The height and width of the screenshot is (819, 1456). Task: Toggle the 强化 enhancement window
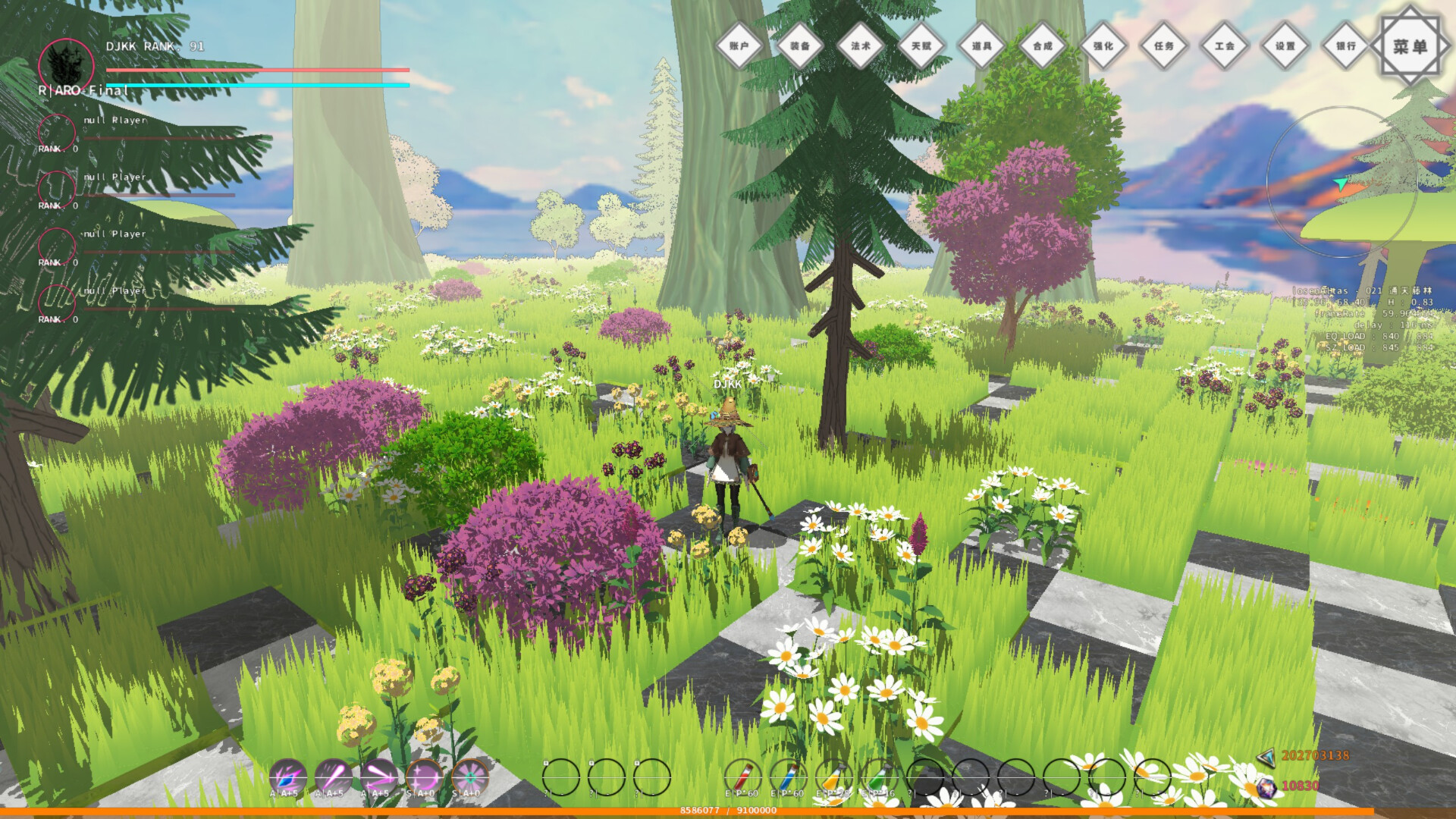(x=1105, y=45)
